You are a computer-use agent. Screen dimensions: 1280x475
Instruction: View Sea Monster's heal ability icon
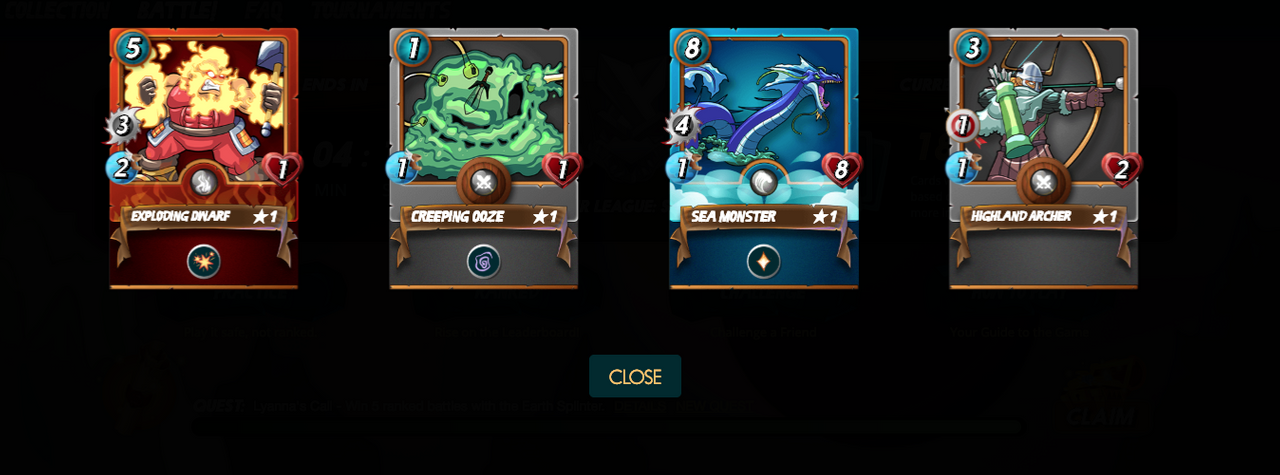pyautogui.click(x=763, y=262)
